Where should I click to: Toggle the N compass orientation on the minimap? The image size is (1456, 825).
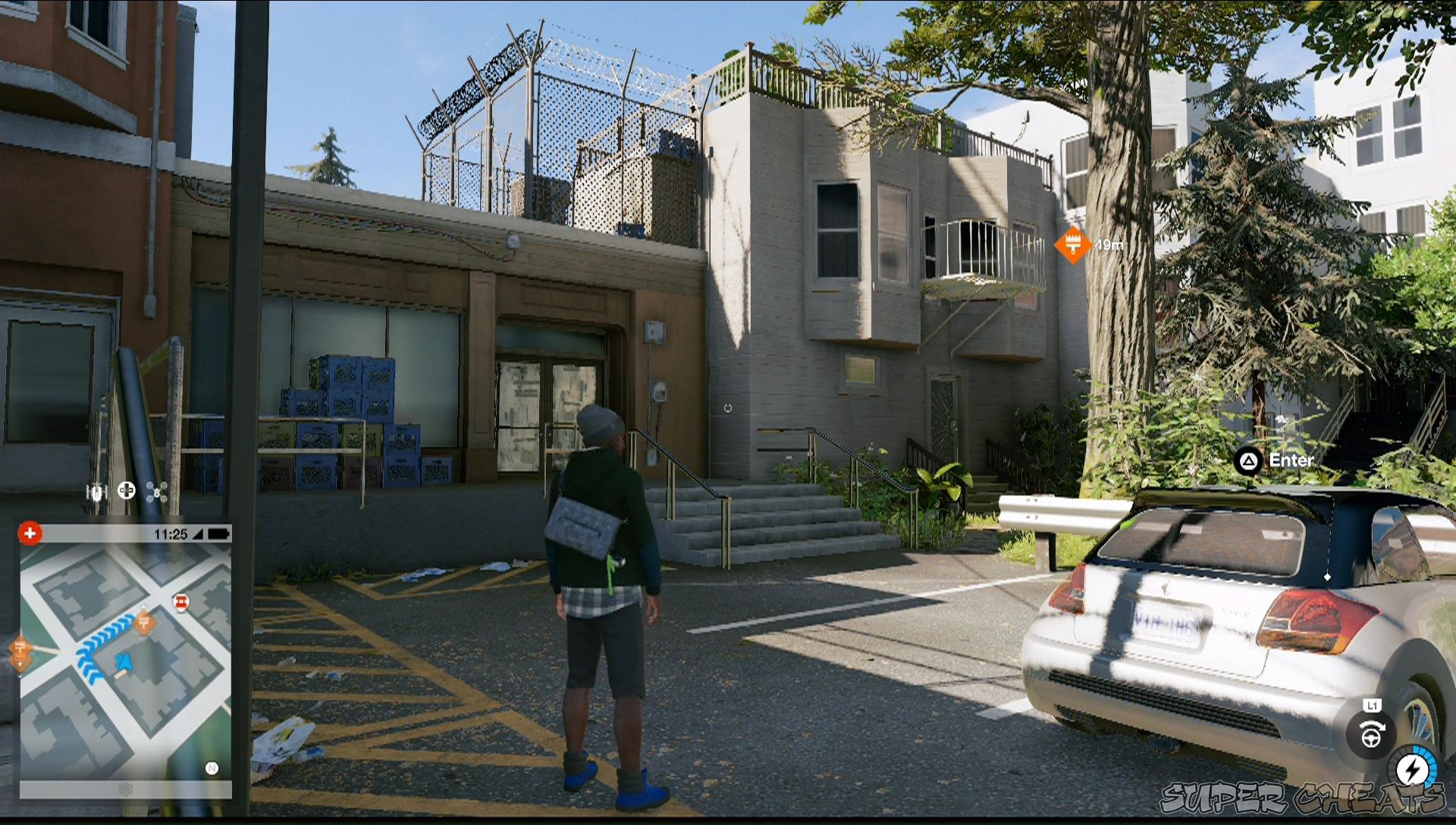(212, 767)
